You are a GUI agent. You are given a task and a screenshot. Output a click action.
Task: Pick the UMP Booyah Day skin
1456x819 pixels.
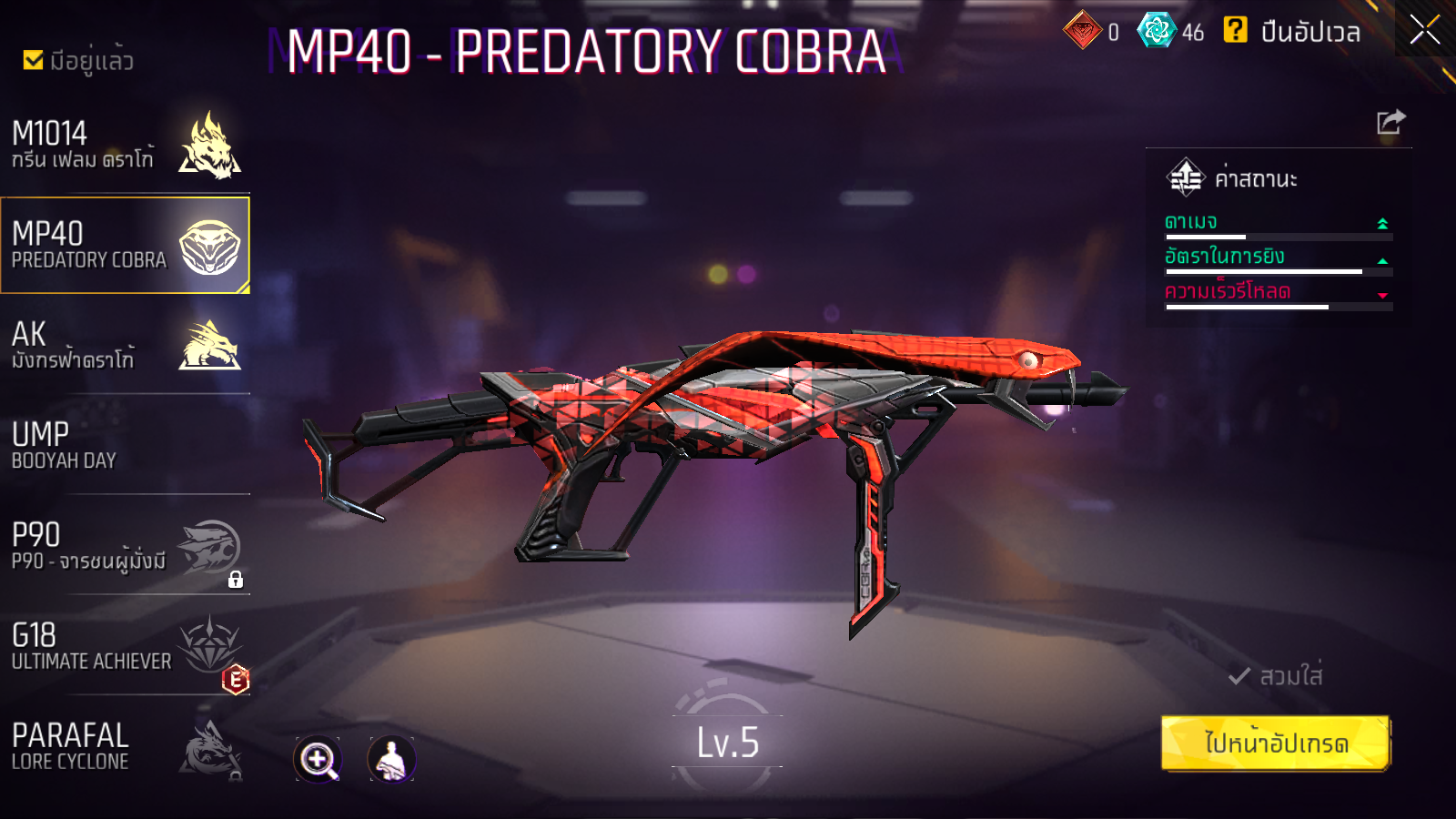(x=126, y=446)
